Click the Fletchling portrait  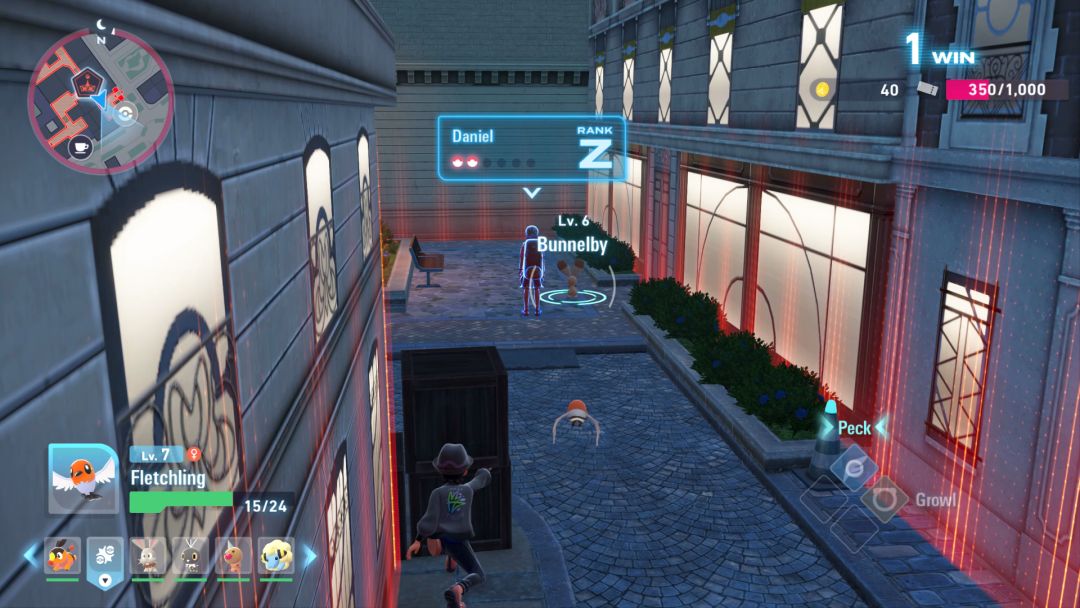click(x=83, y=478)
